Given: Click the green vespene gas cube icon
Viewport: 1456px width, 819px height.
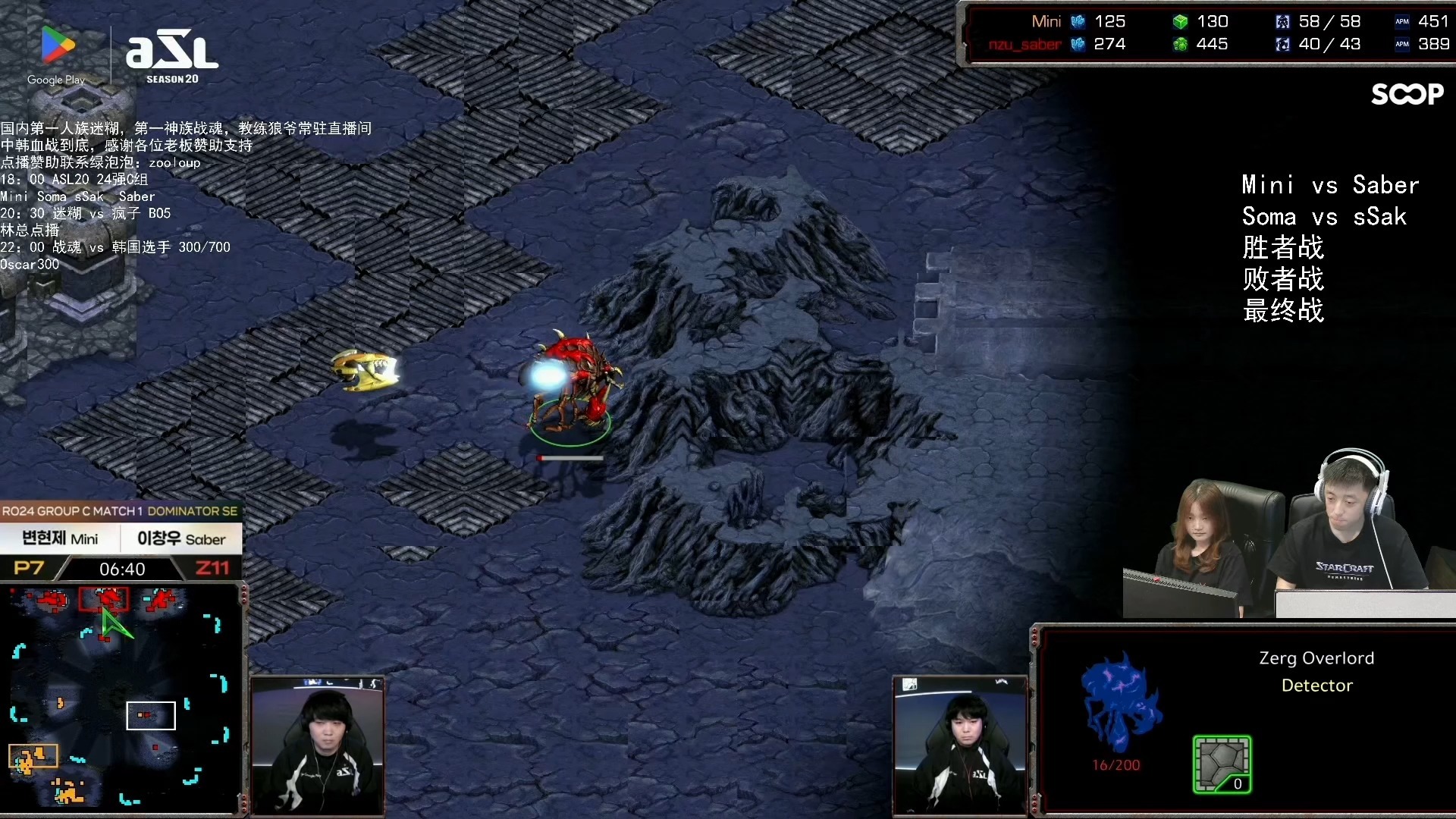Looking at the screenshot, I should coord(1180,21).
